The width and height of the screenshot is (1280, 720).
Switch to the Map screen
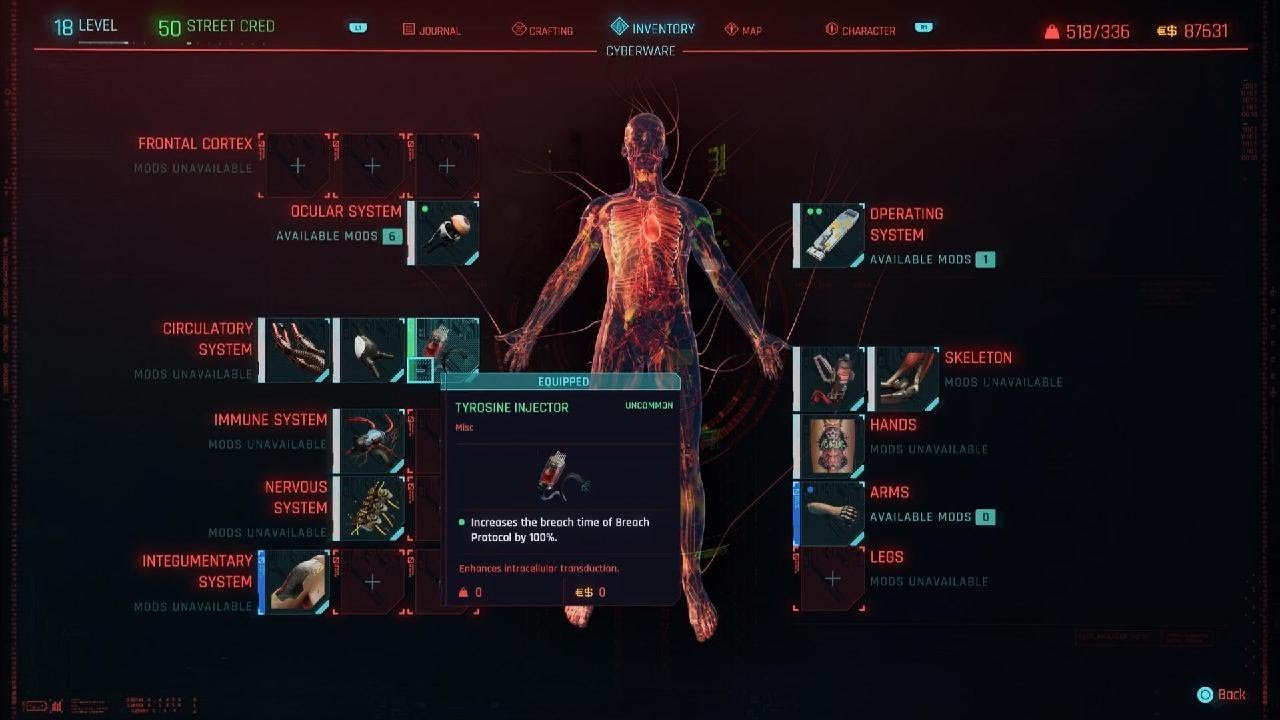745,30
